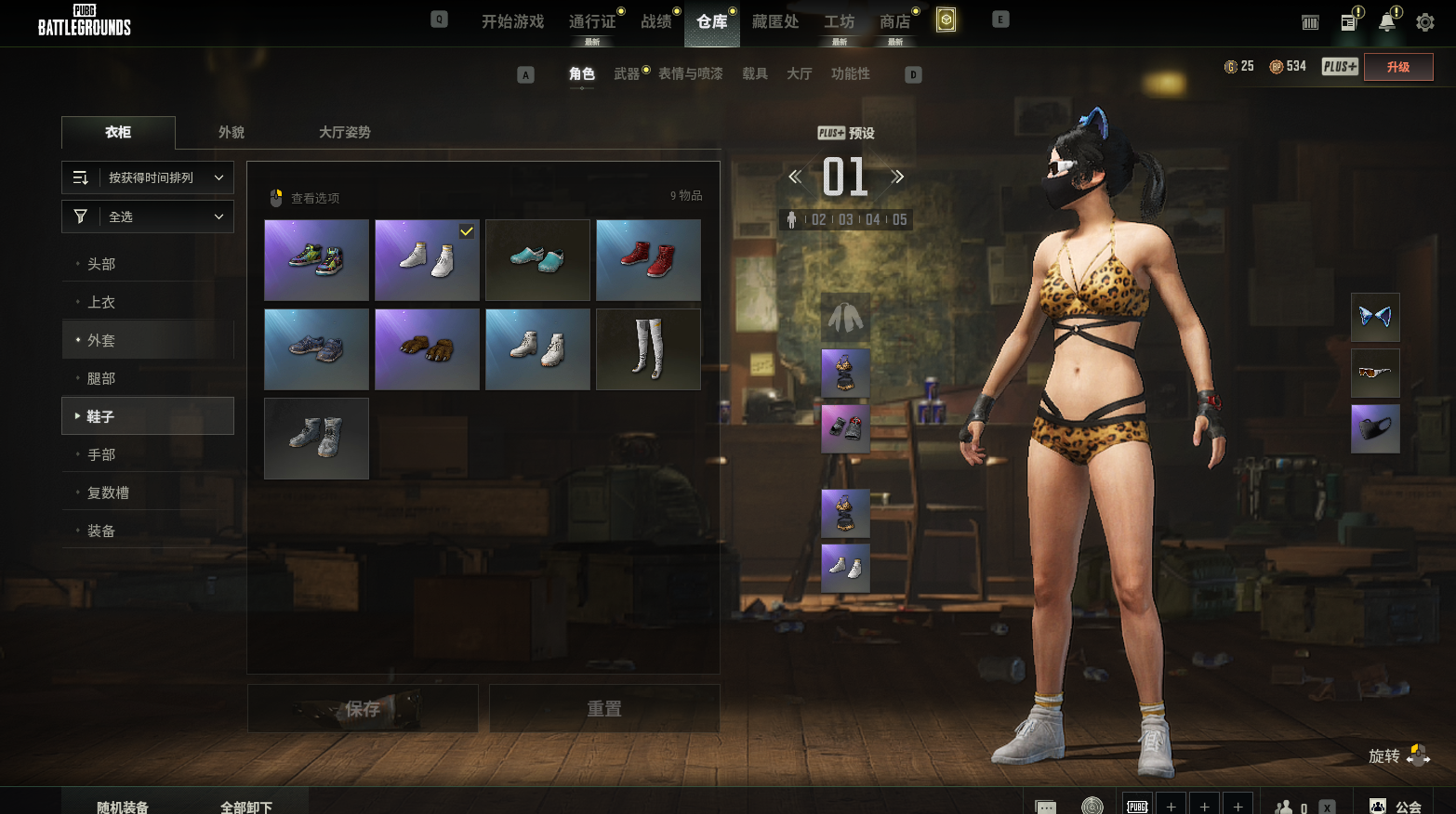Switch to the 武器 weapons sub-tab
The height and width of the screenshot is (814, 1456).
pyautogui.click(x=627, y=73)
